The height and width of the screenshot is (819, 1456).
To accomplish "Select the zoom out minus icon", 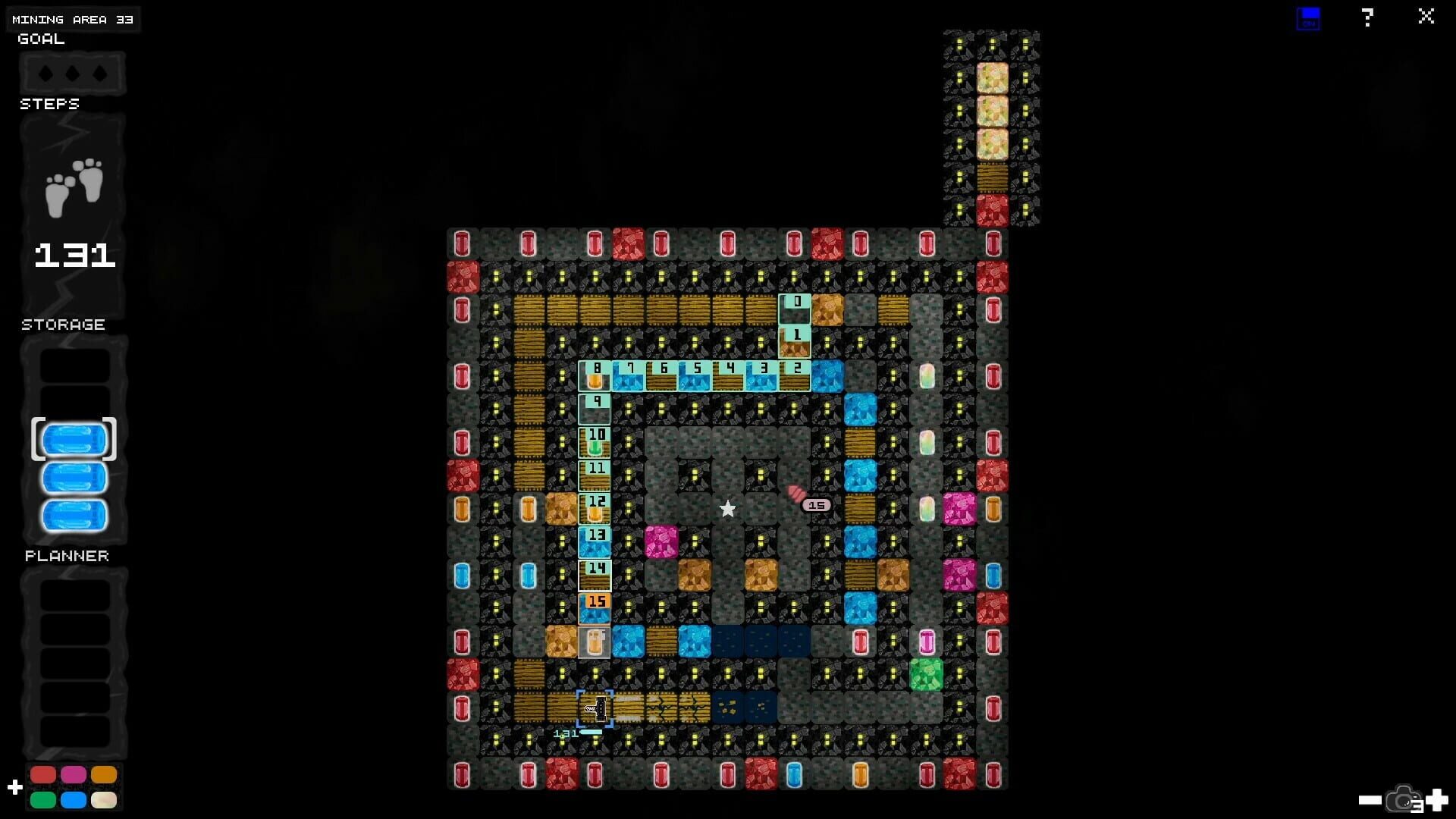I will (x=1369, y=800).
